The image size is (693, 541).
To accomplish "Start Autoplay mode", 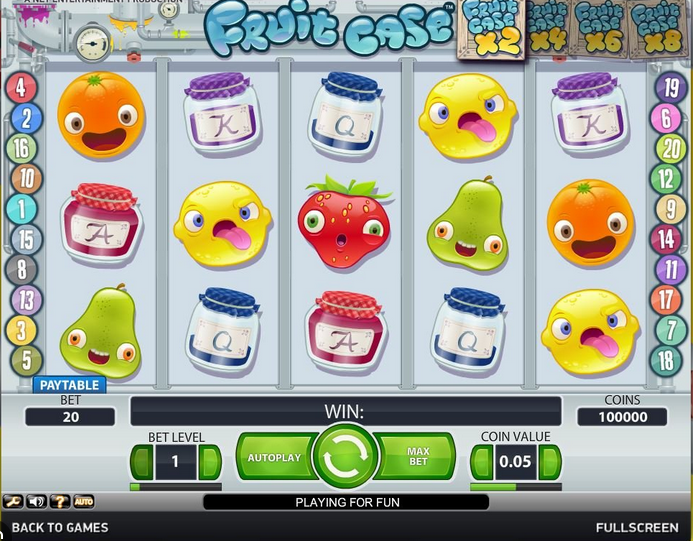I will [x=274, y=458].
